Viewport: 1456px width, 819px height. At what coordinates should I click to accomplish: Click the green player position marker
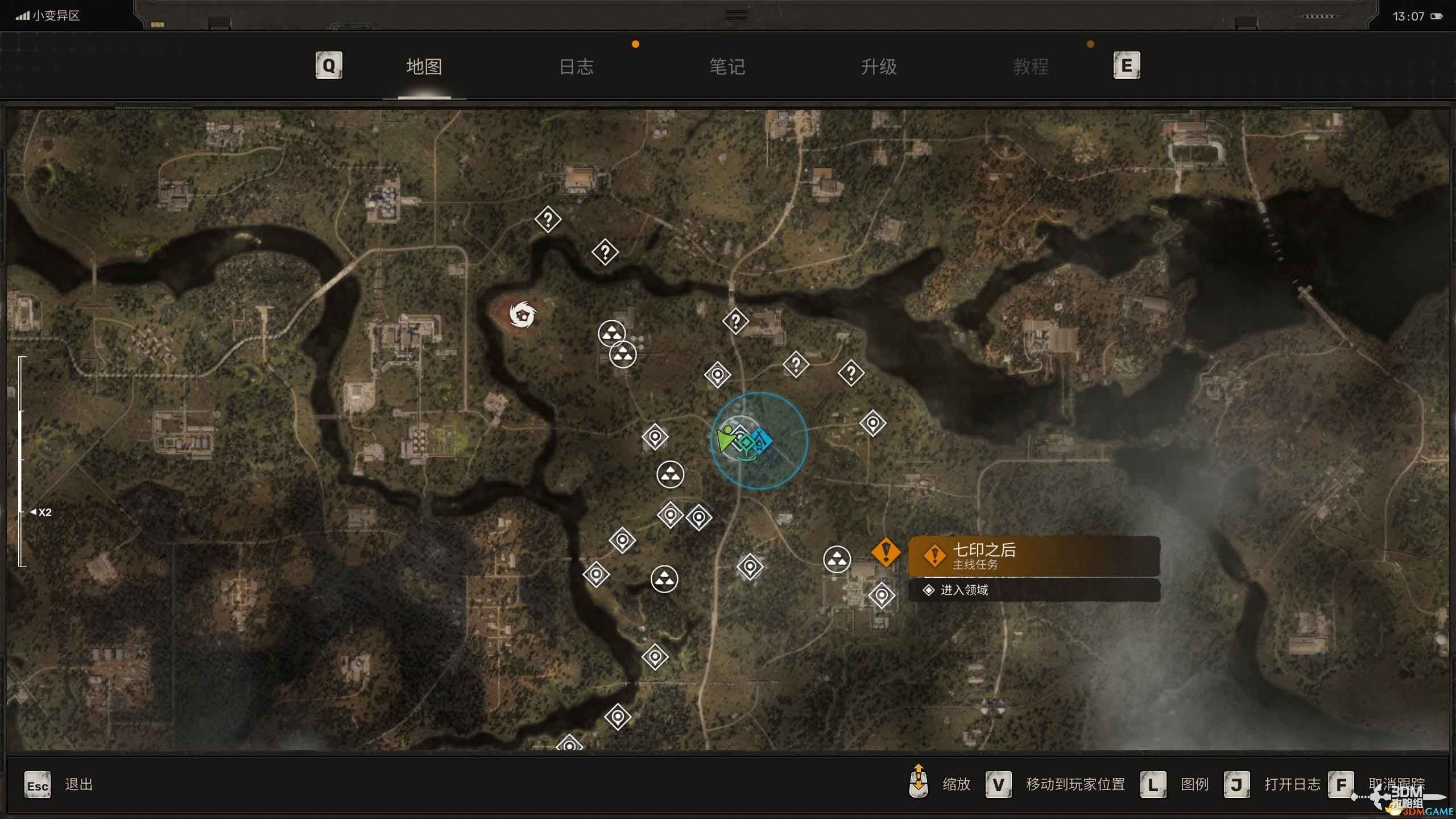pyautogui.click(x=726, y=439)
